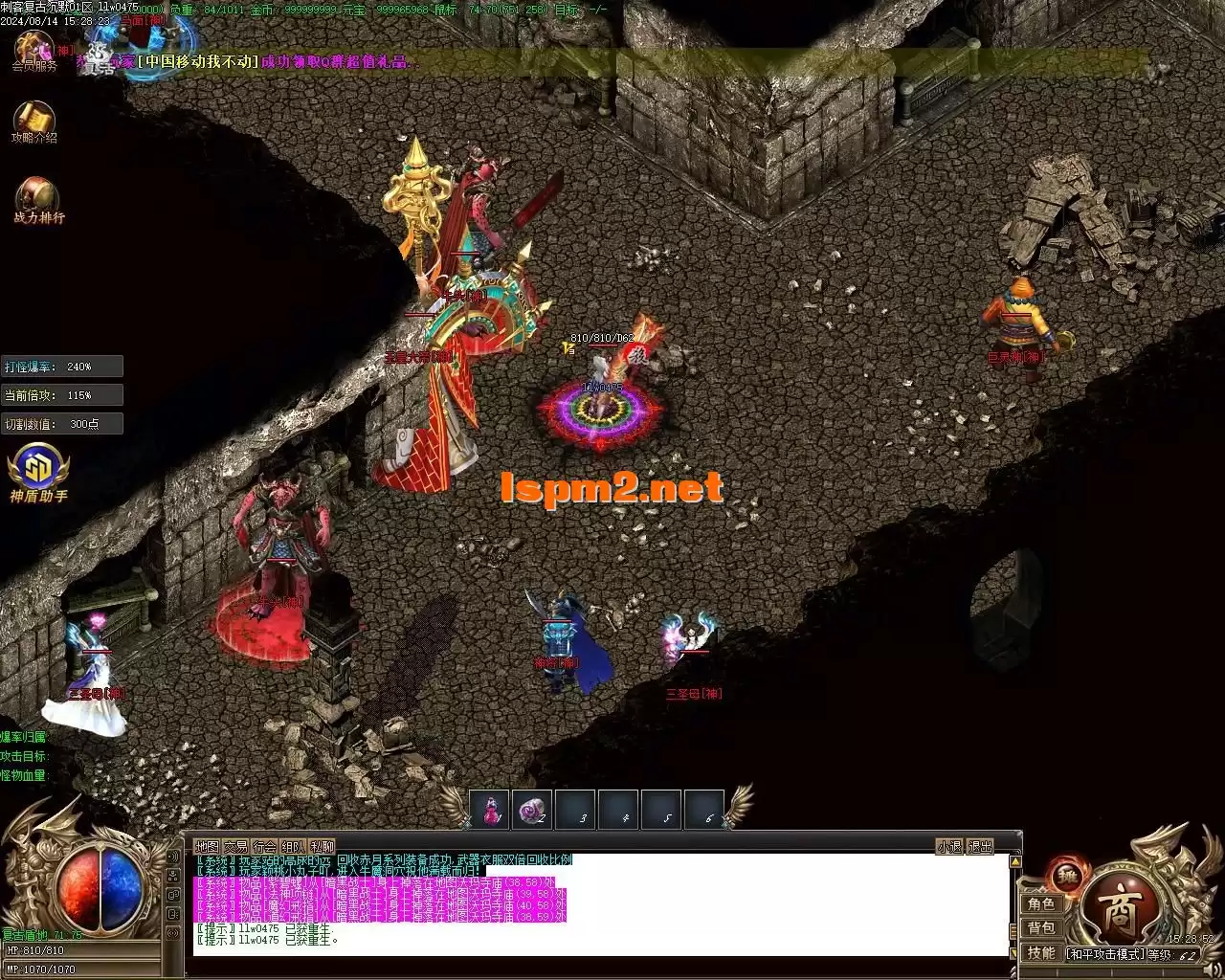Select the spiral shell item in hotbar slot 2

(532, 810)
